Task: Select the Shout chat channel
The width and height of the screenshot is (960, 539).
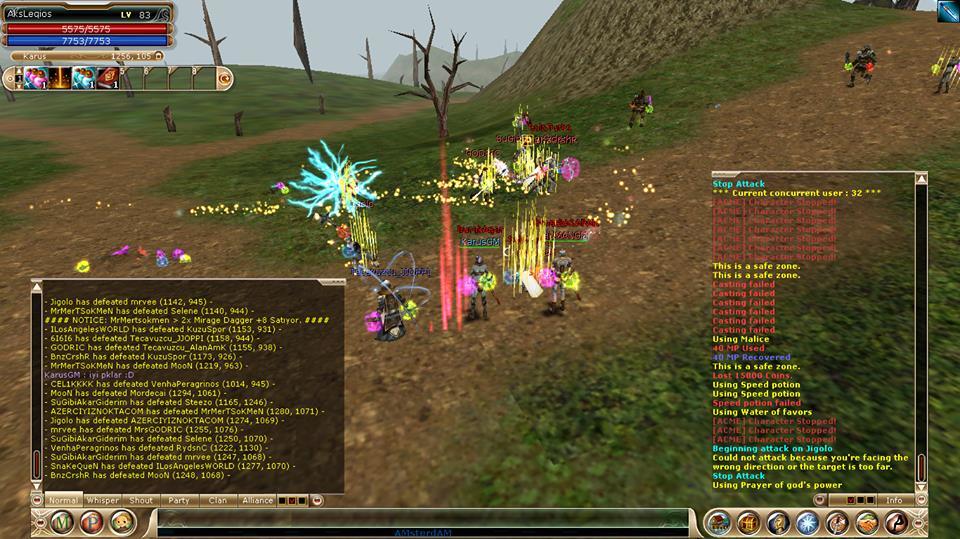Action: tap(141, 500)
